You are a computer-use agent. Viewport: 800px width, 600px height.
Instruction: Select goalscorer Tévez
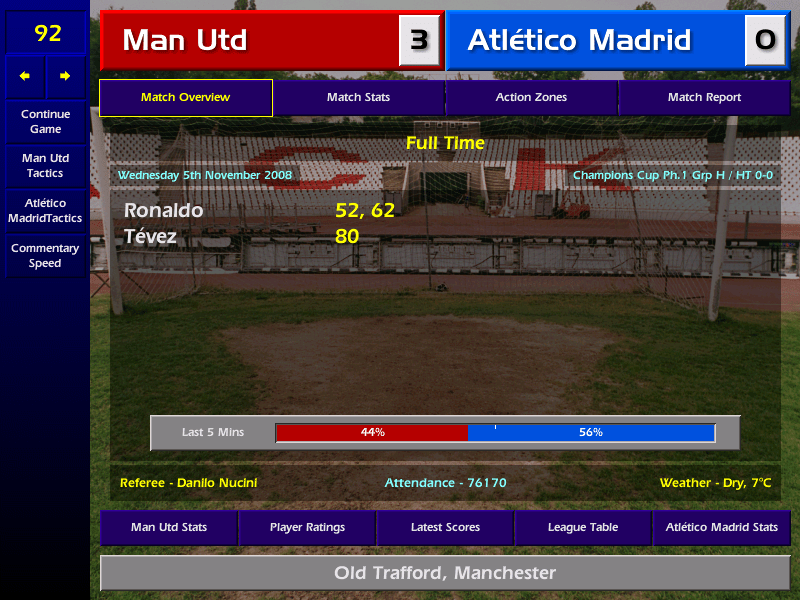point(151,237)
